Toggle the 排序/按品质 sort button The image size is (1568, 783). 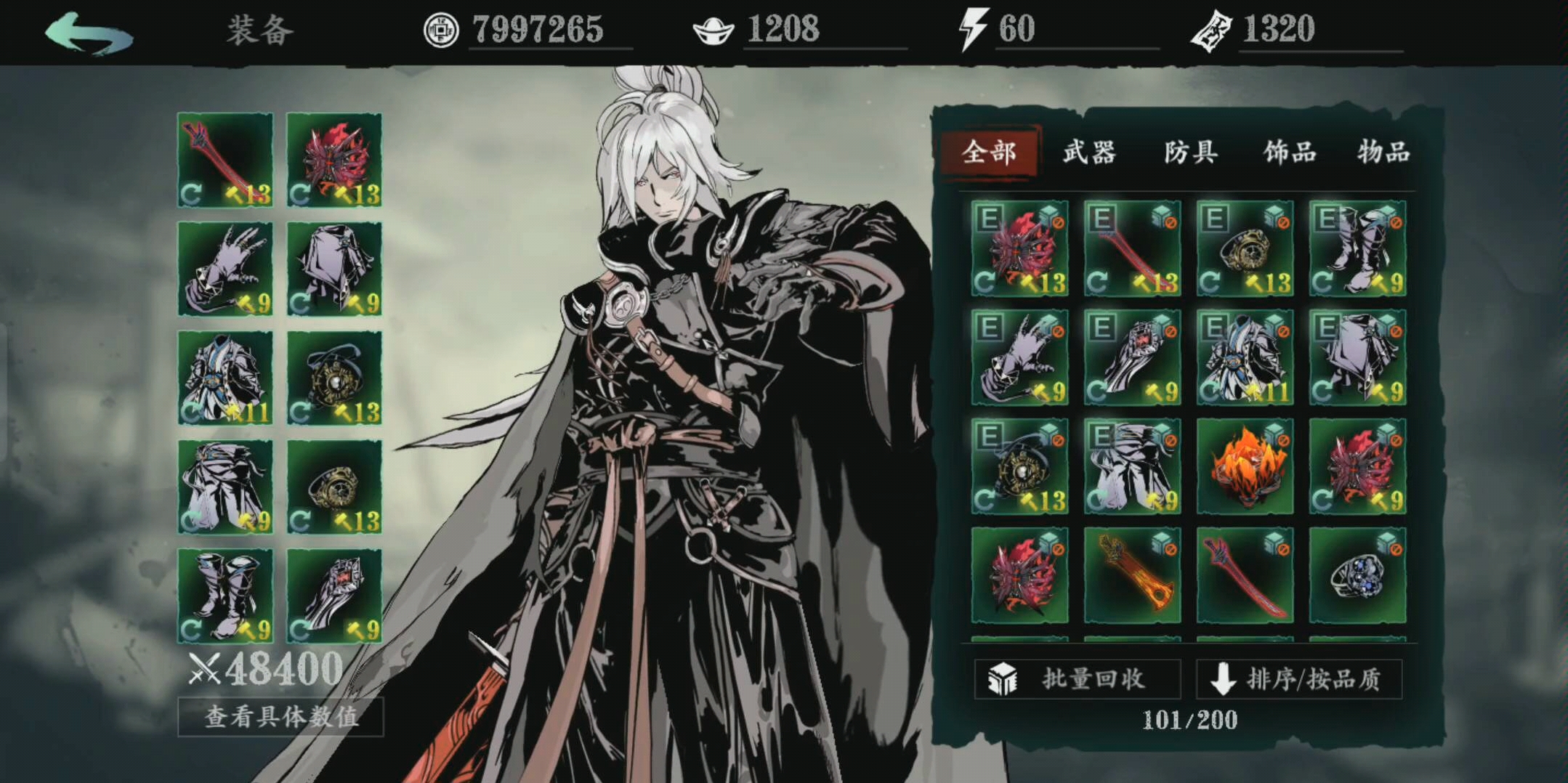click(x=1298, y=679)
